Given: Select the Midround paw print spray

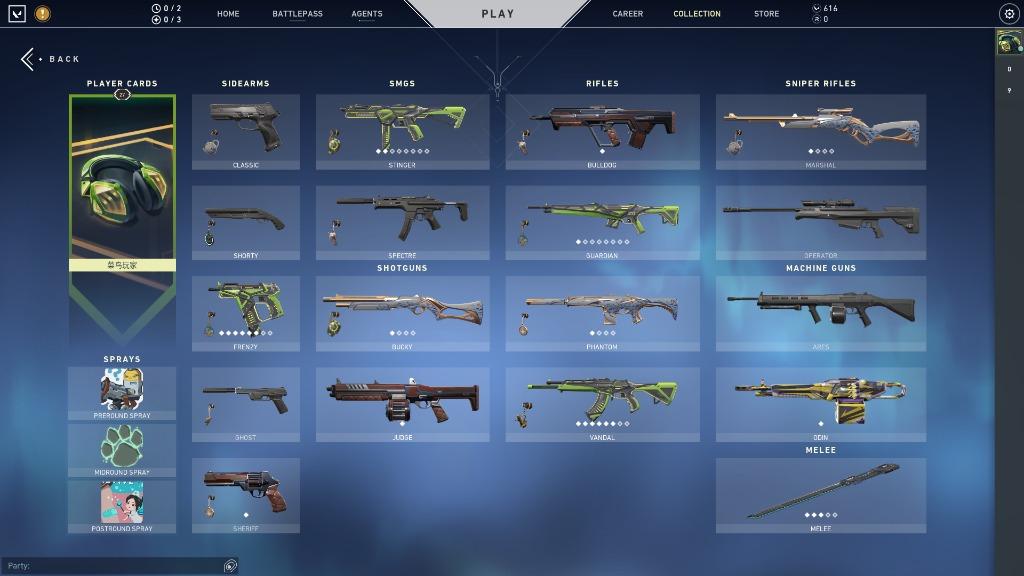Looking at the screenshot, I should pyautogui.click(x=122, y=449).
